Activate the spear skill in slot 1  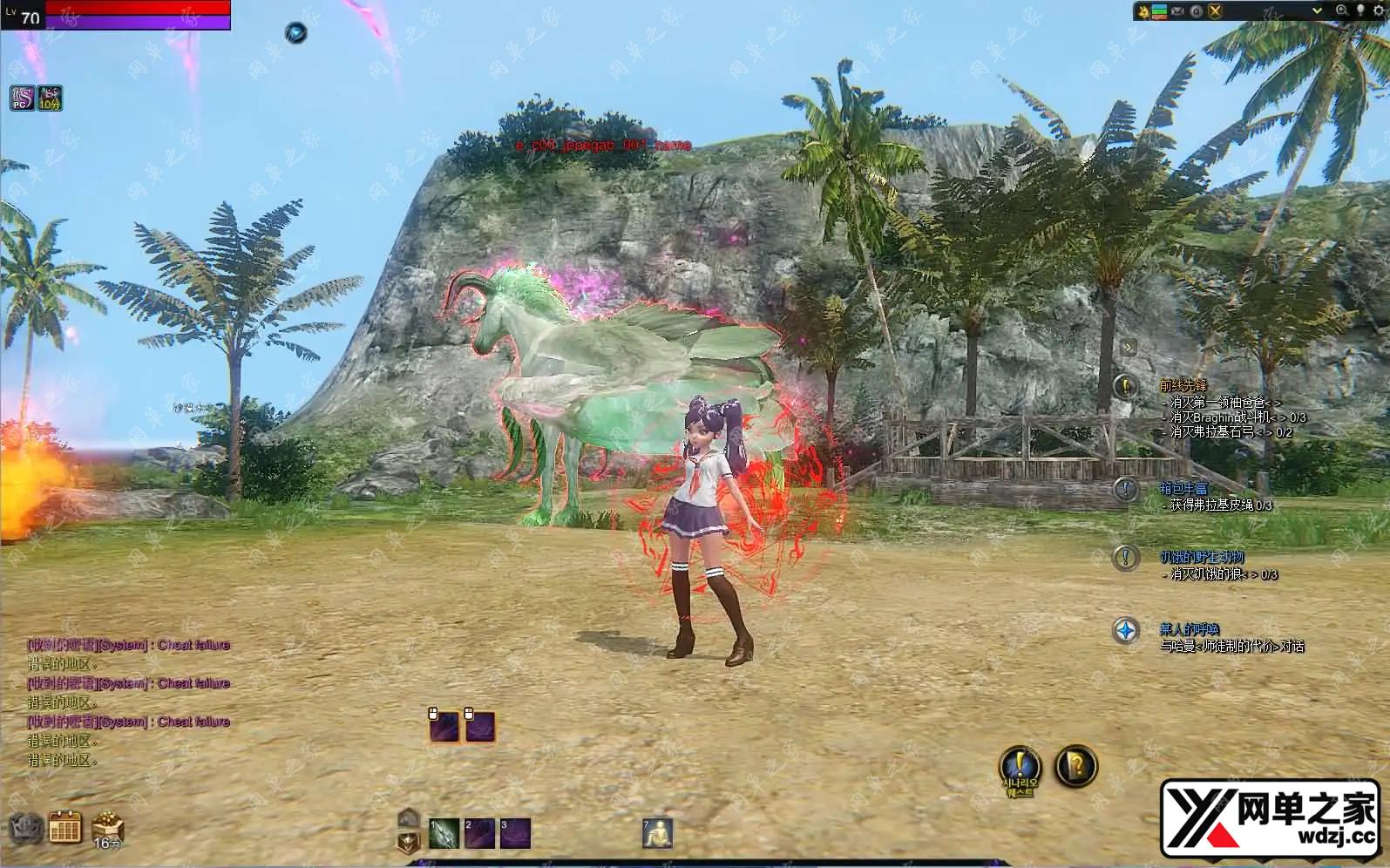(444, 834)
